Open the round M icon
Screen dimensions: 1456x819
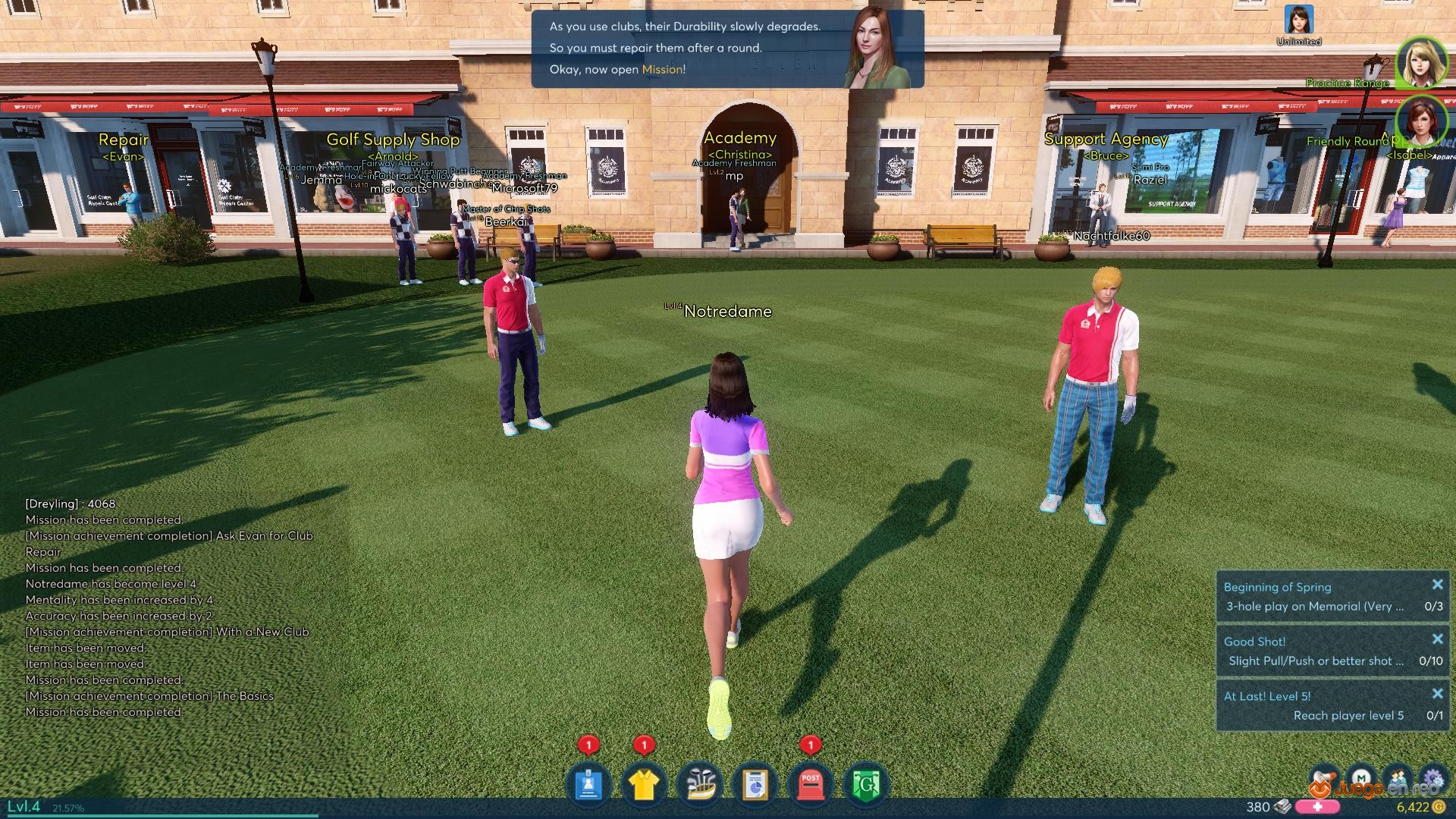tap(1362, 779)
